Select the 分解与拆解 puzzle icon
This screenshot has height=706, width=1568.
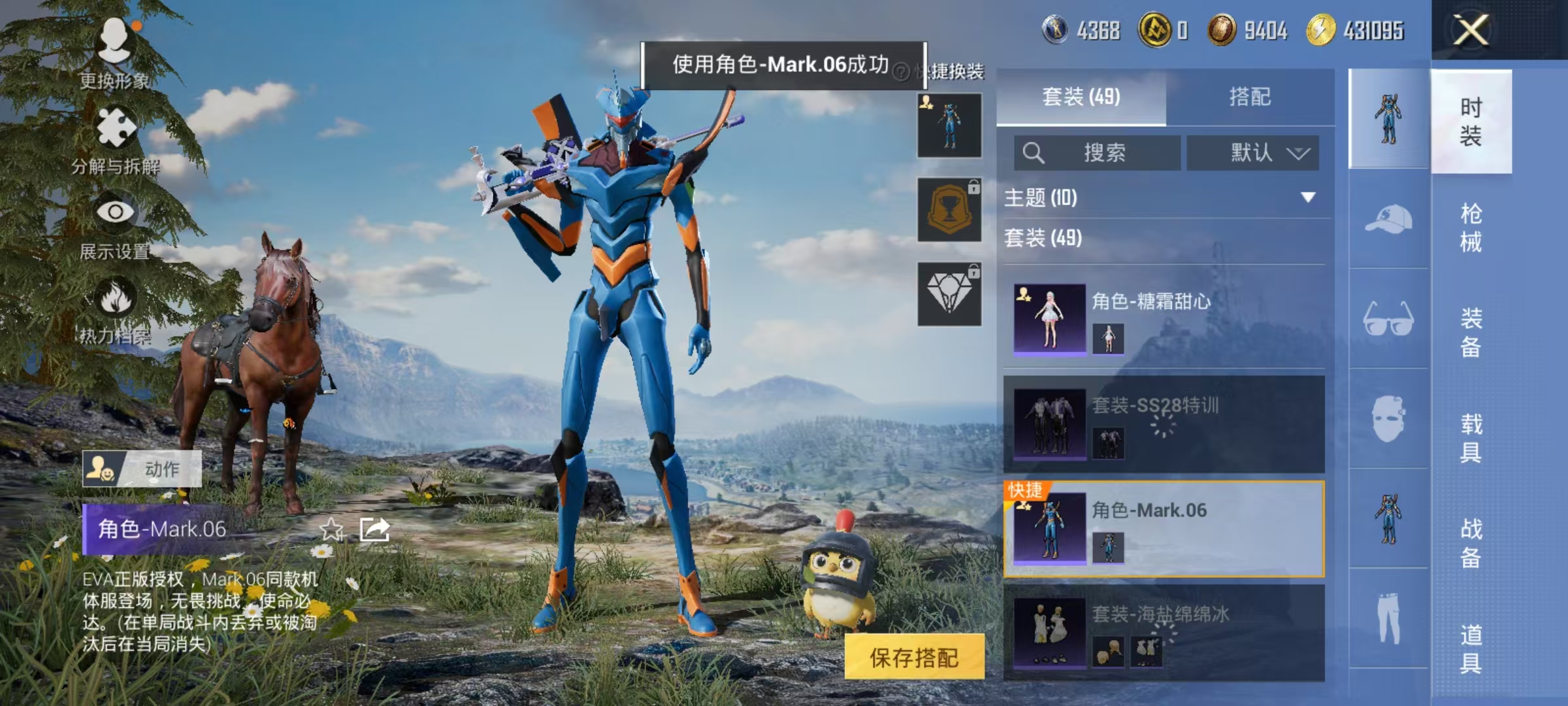[x=115, y=126]
